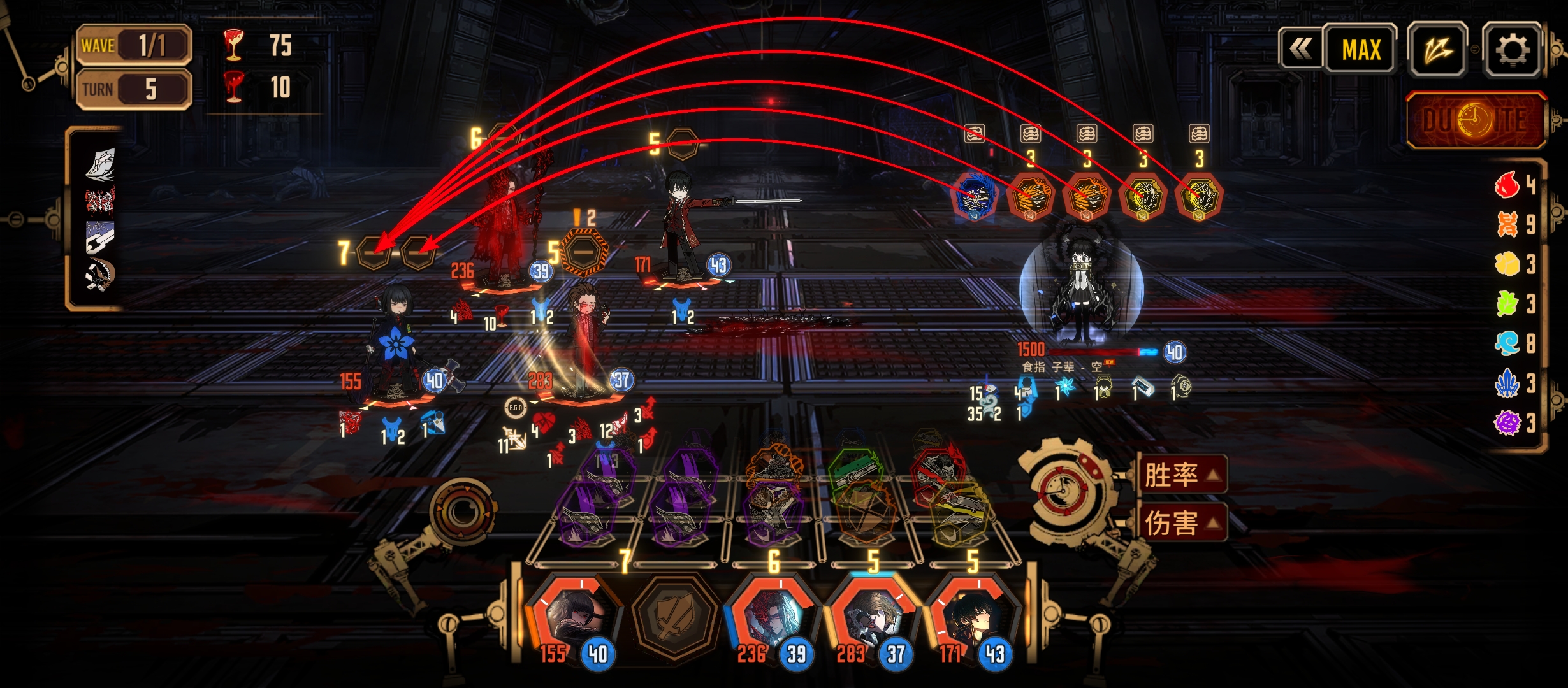The height and width of the screenshot is (688, 1568).
Task: Click the blue teardrop sin resource icon
Action: [x=1507, y=343]
